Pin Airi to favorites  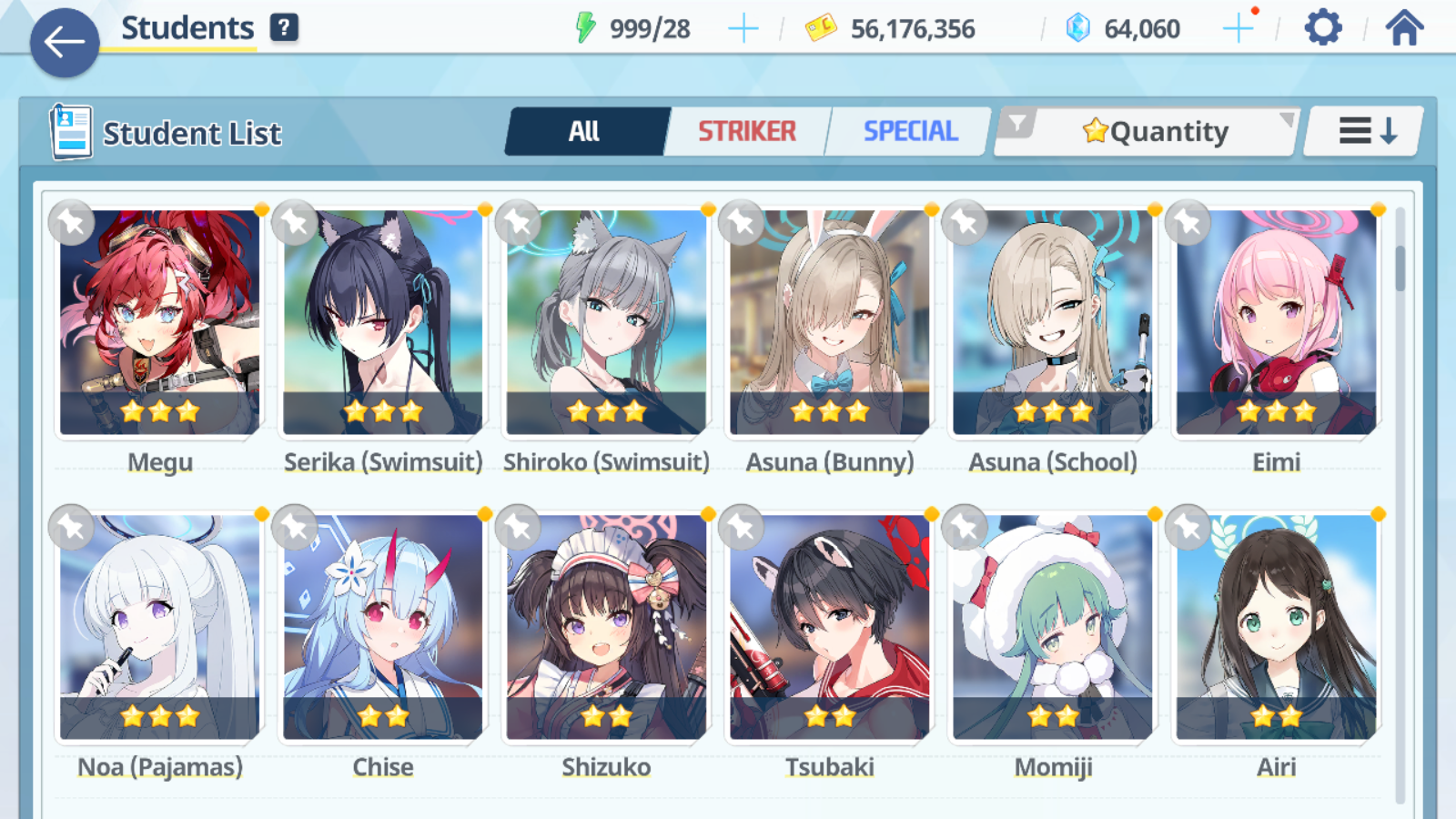pos(1189,527)
